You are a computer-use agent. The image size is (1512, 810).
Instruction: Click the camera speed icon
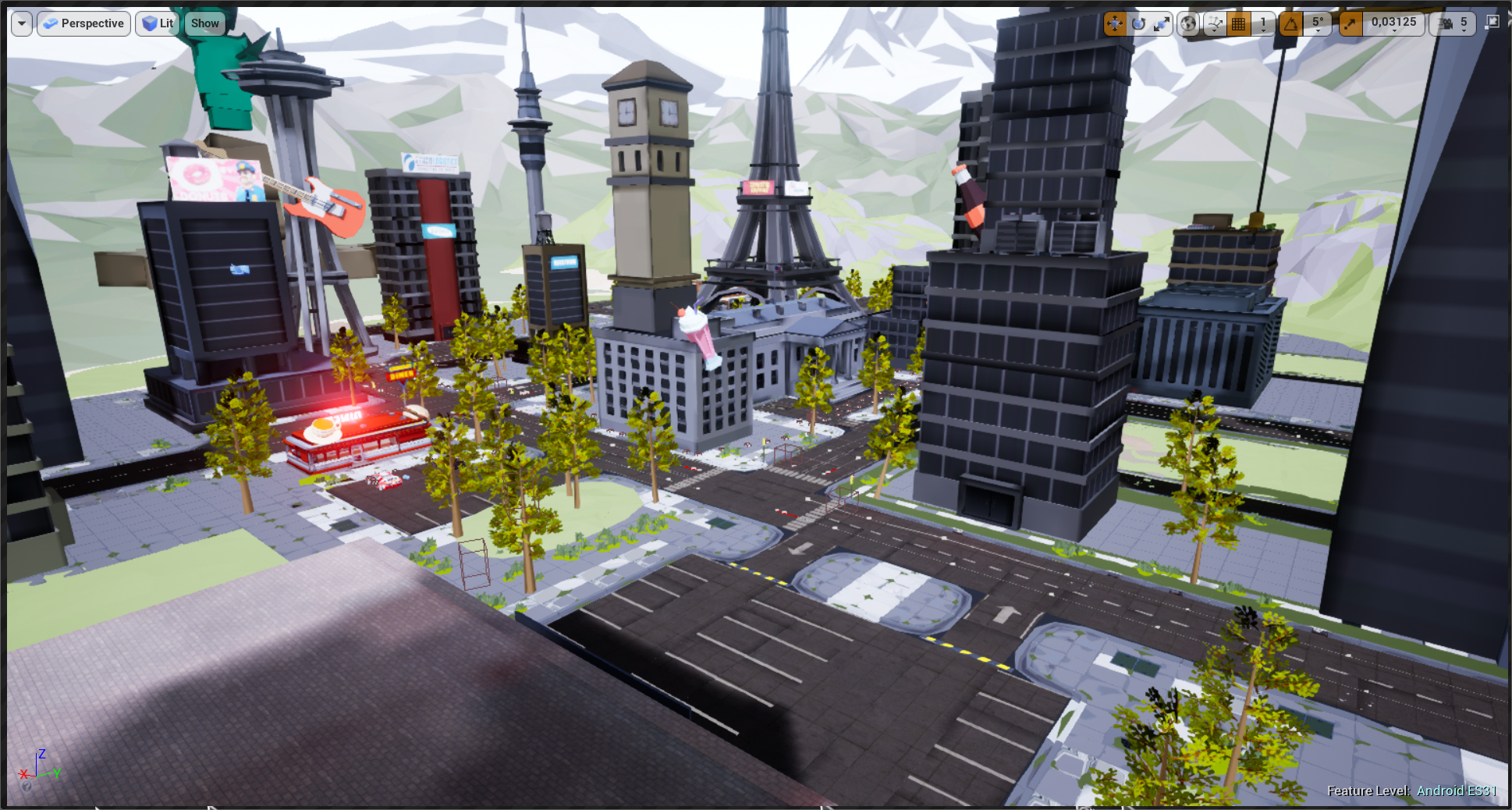[1446, 22]
